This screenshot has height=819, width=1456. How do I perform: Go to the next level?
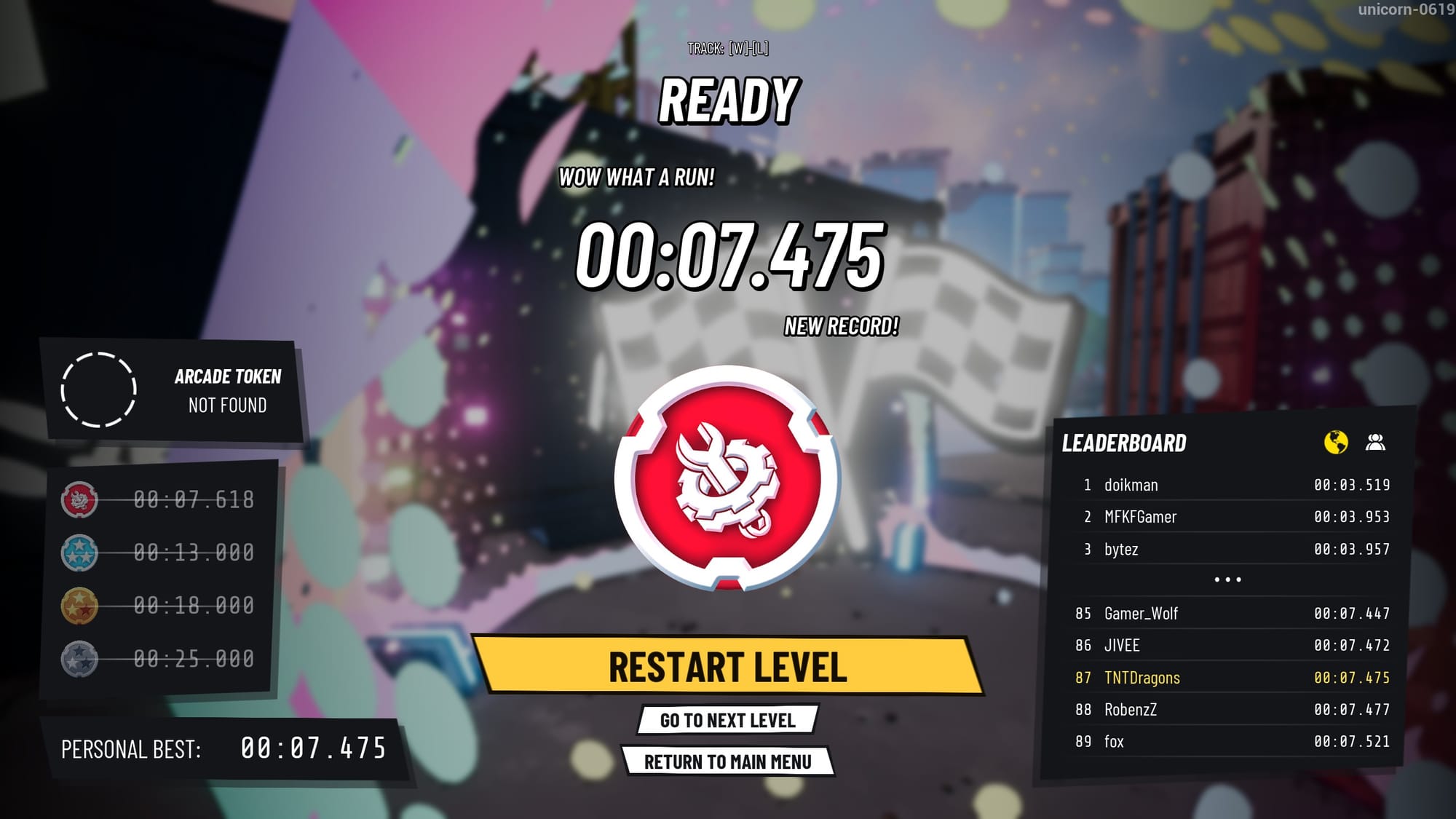(727, 720)
